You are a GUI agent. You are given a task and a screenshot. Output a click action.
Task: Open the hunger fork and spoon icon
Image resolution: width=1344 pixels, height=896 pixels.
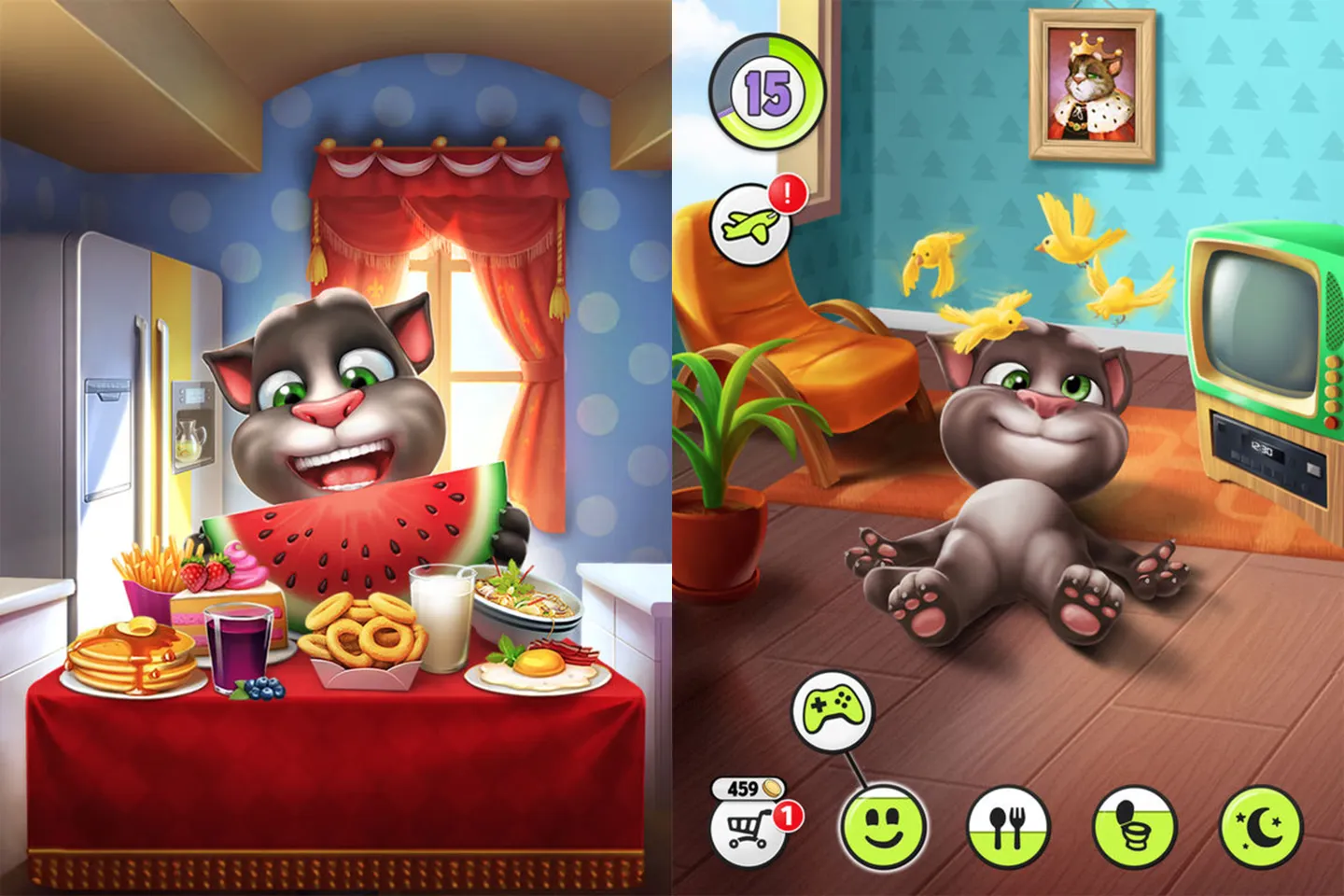coord(1008,825)
